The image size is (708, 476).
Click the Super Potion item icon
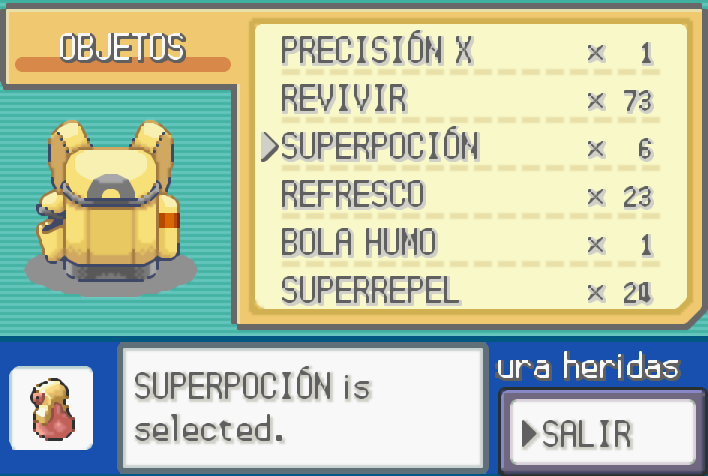coord(52,407)
